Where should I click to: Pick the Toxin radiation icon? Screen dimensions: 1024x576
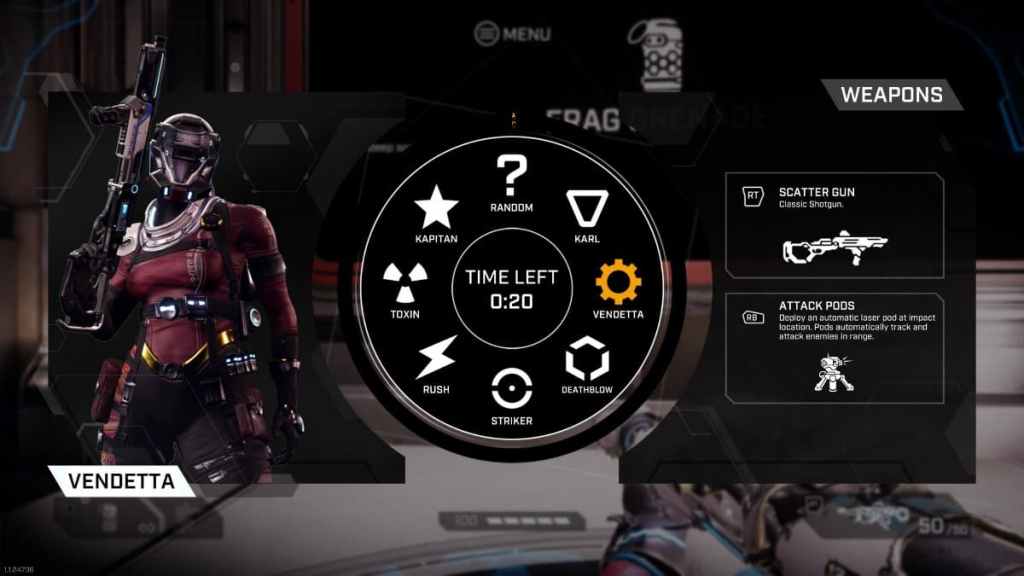coord(406,283)
